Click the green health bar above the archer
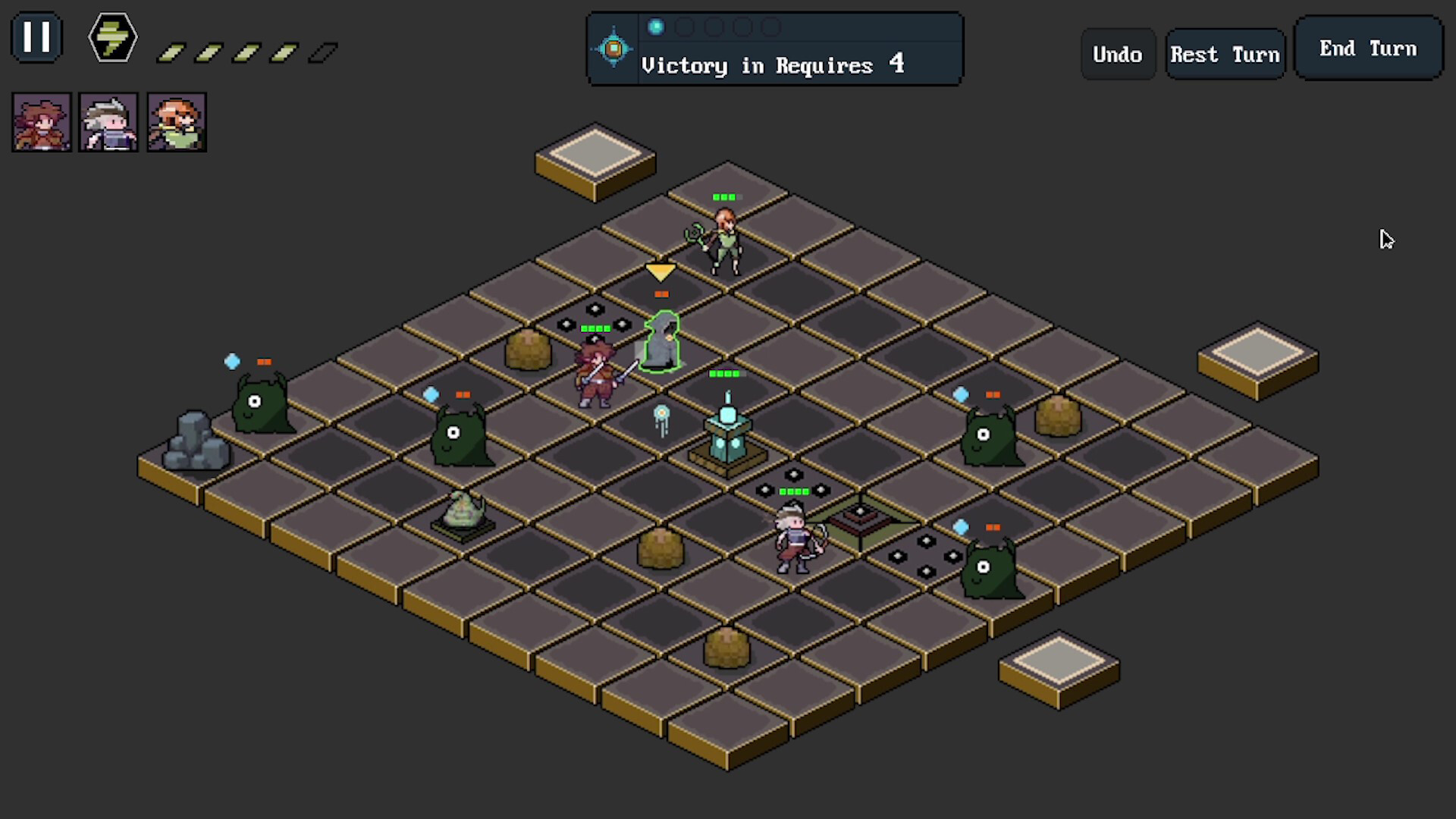The image size is (1456, 819). pos(726,196)
